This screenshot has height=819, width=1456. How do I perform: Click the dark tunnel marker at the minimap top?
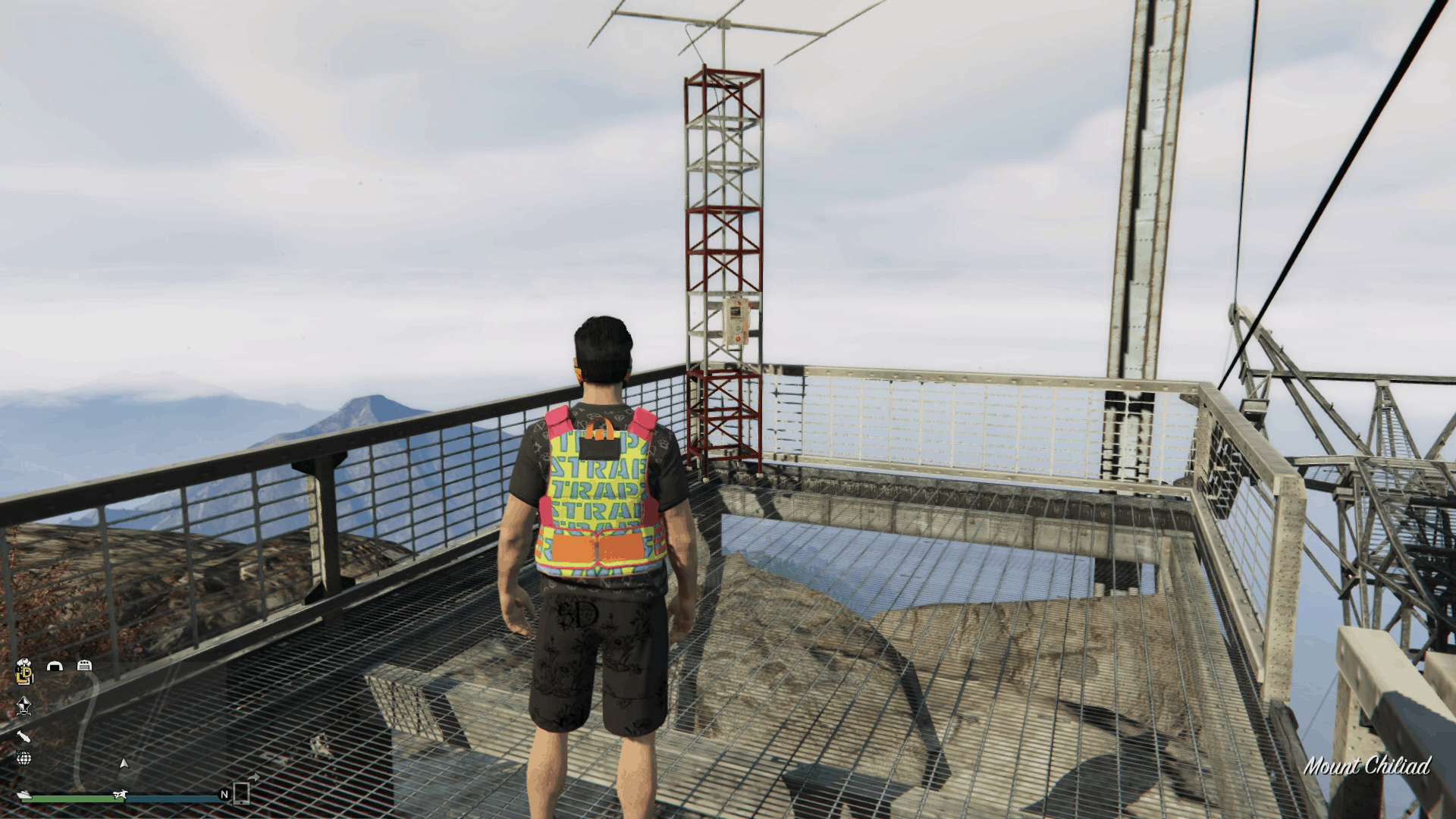[x=55, y=665]
